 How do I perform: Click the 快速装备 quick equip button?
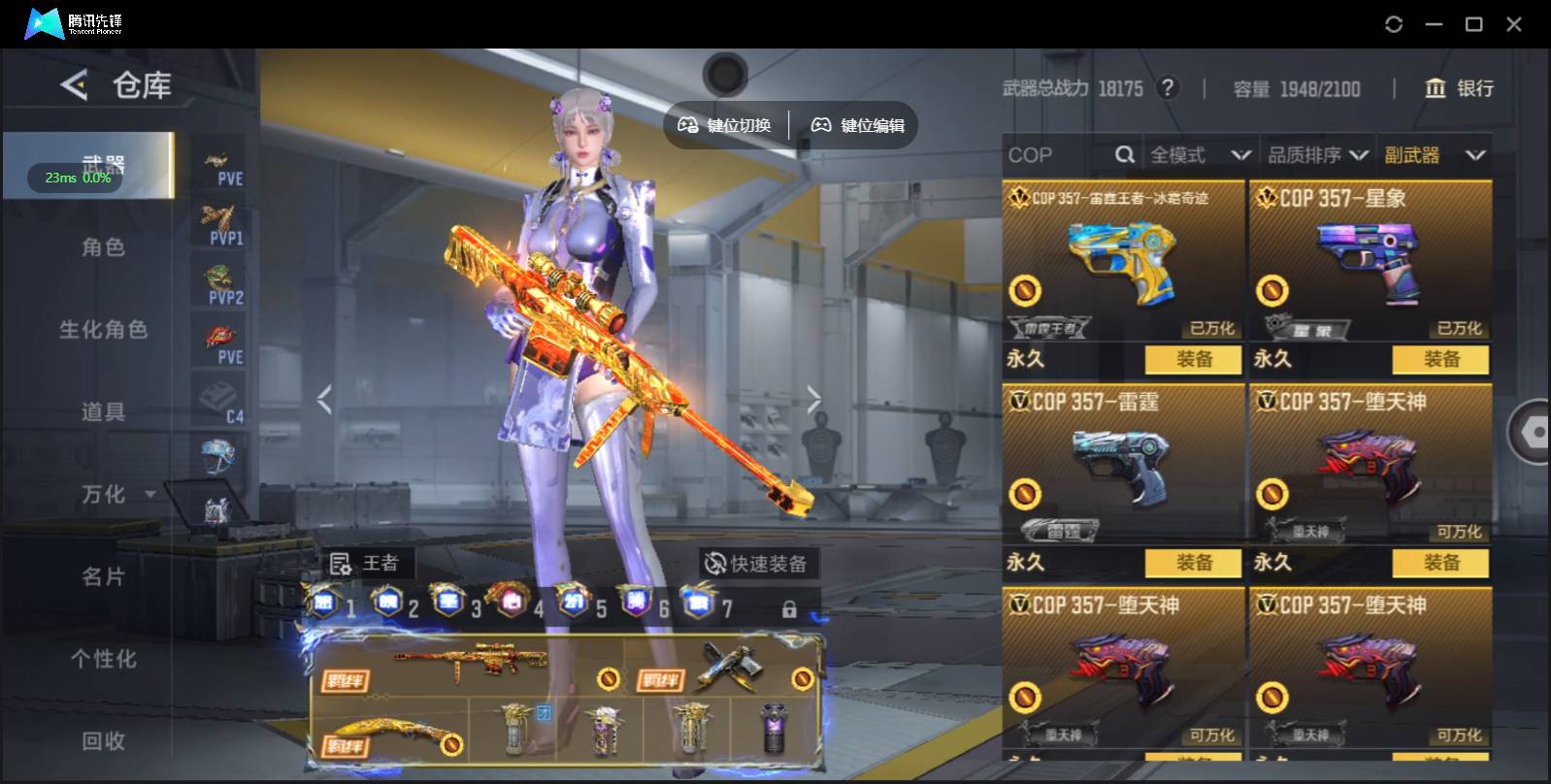point(758,564)
